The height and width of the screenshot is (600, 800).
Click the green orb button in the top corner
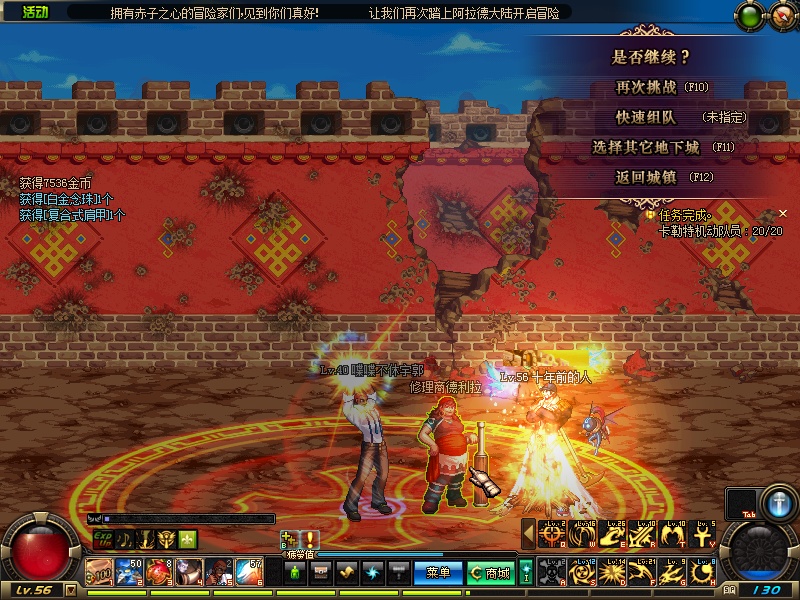coord(748,15)
